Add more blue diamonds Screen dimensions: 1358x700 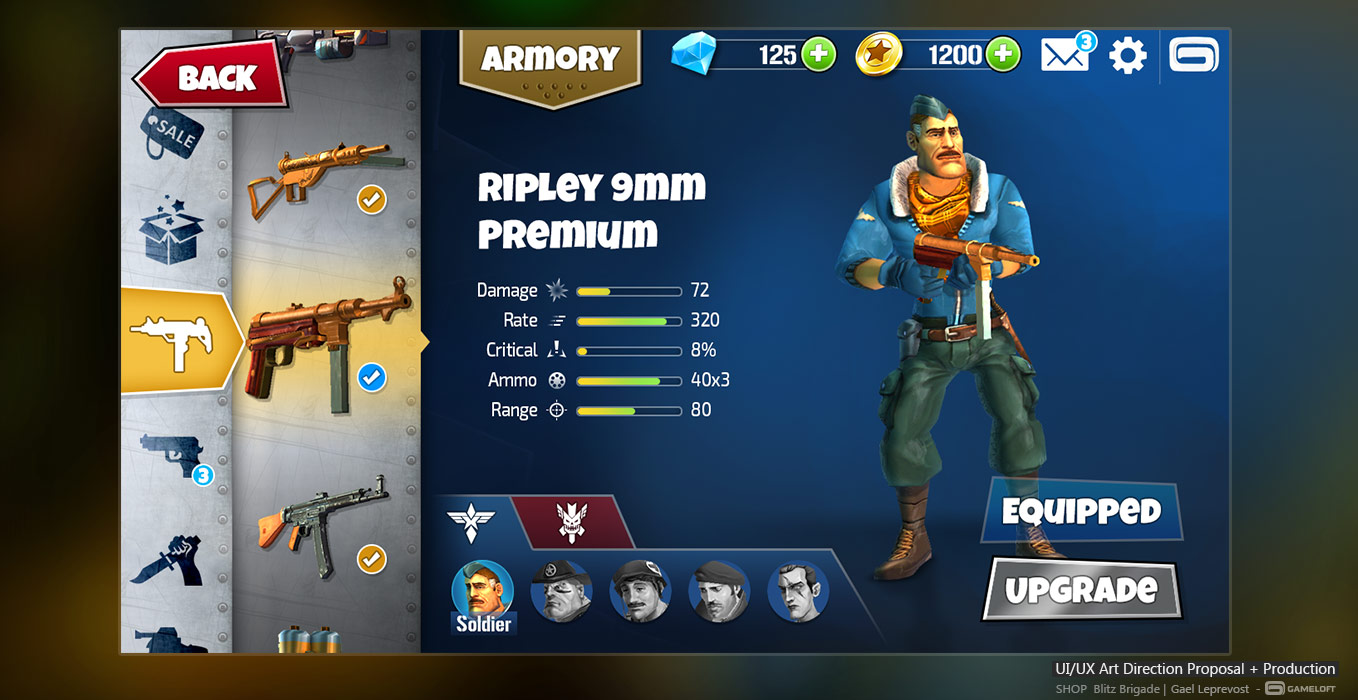(819, 54)
